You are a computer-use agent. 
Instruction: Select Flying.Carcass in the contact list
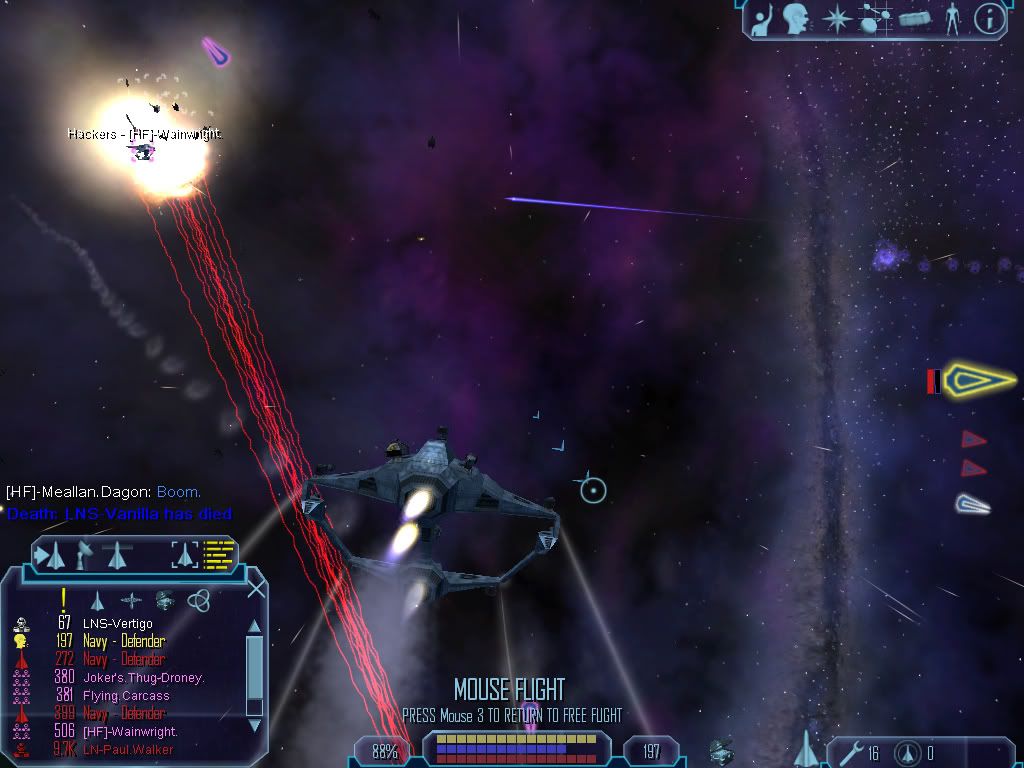click(x=126, y=696)
